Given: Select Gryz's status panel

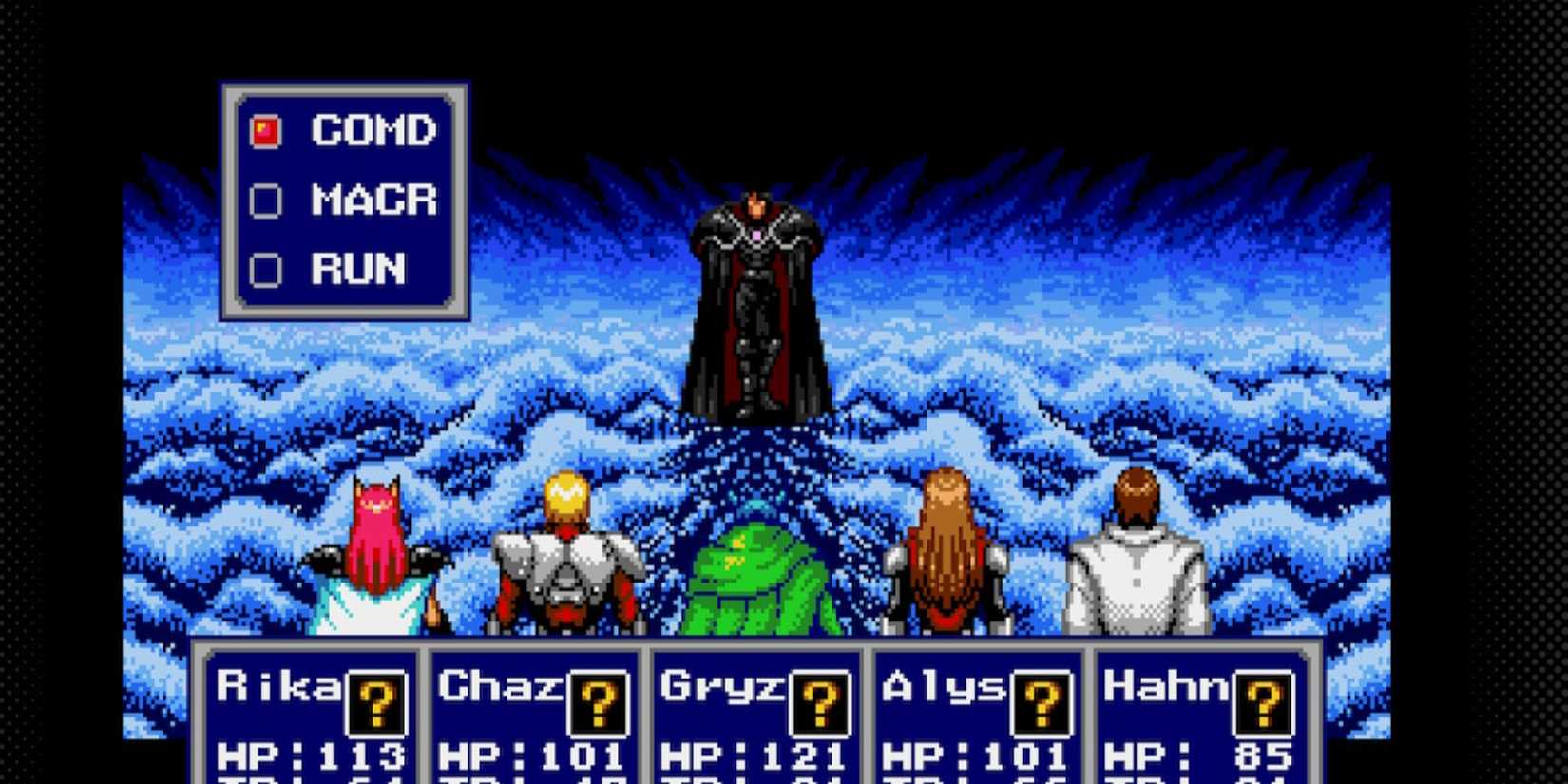Looking at the screenshot, I should 755,722.
